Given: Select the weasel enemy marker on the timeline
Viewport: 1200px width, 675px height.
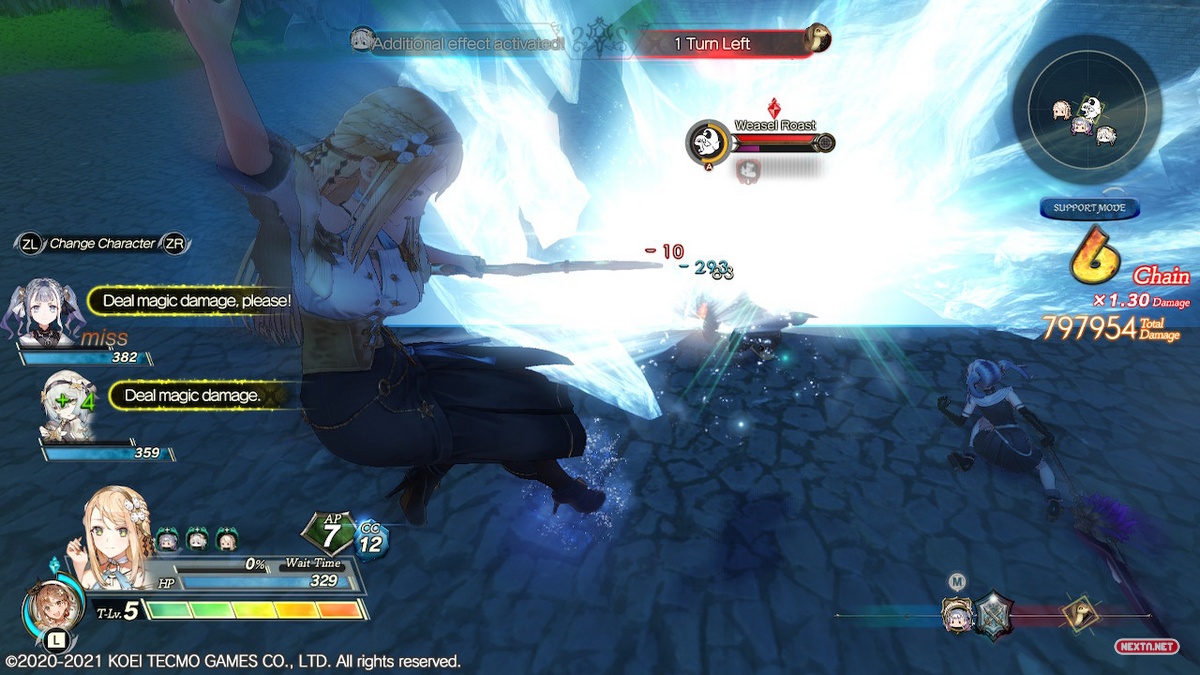Looking at the screenshot, I should click(x=1080, y=614).
